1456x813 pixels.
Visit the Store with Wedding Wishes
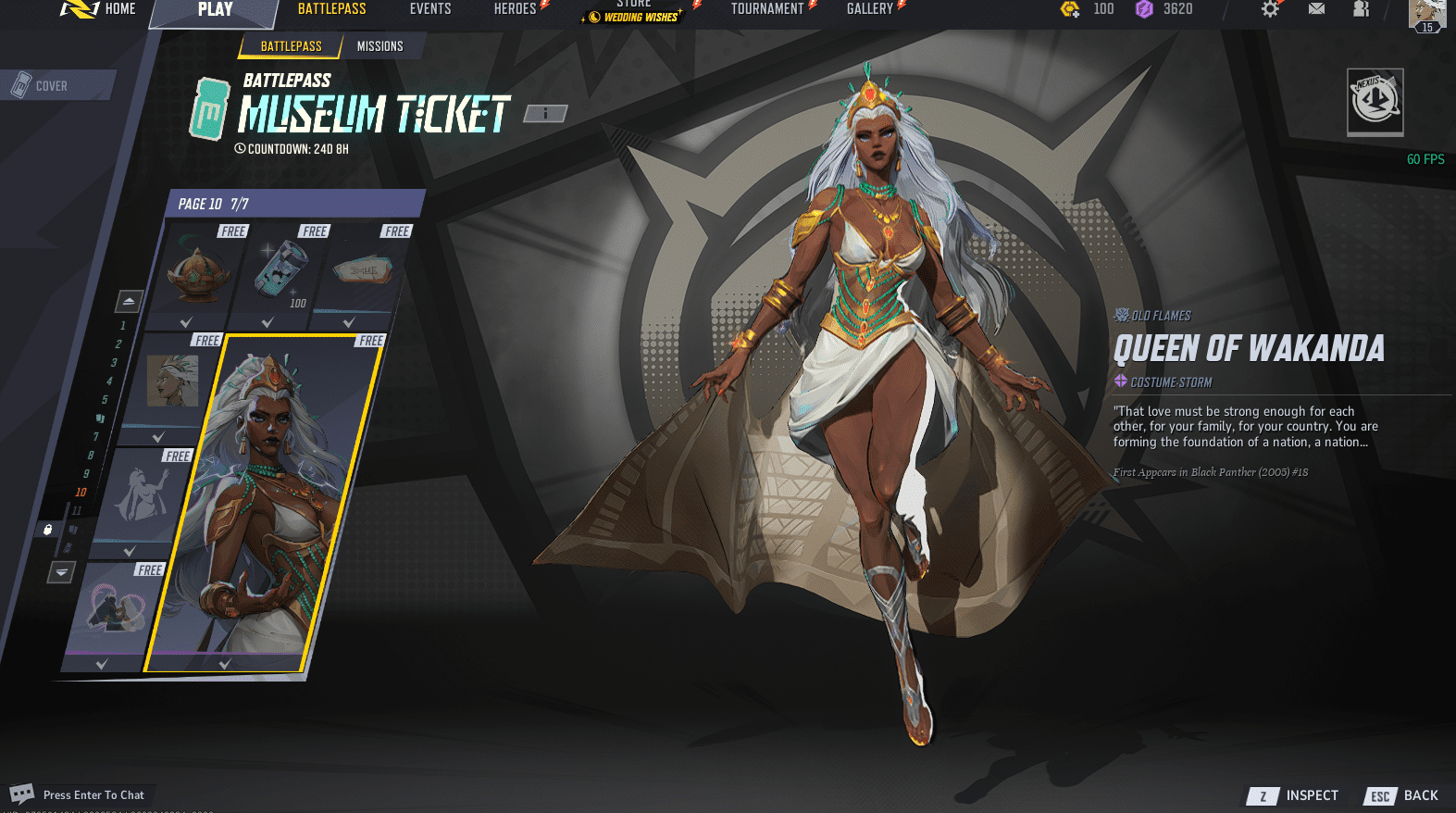[x=635, y=11]
